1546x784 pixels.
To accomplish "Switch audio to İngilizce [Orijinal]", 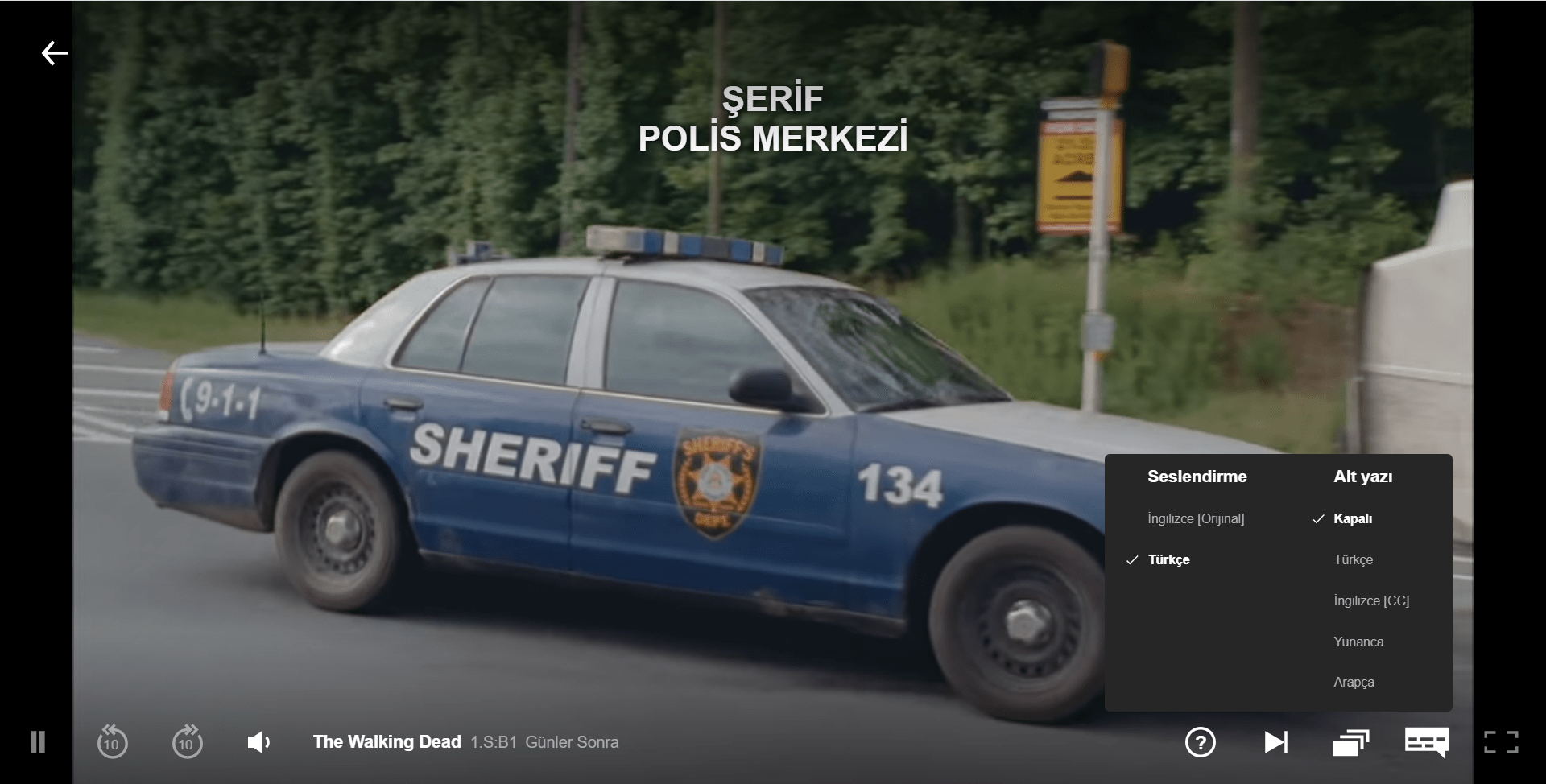I will pos(1196,518).
